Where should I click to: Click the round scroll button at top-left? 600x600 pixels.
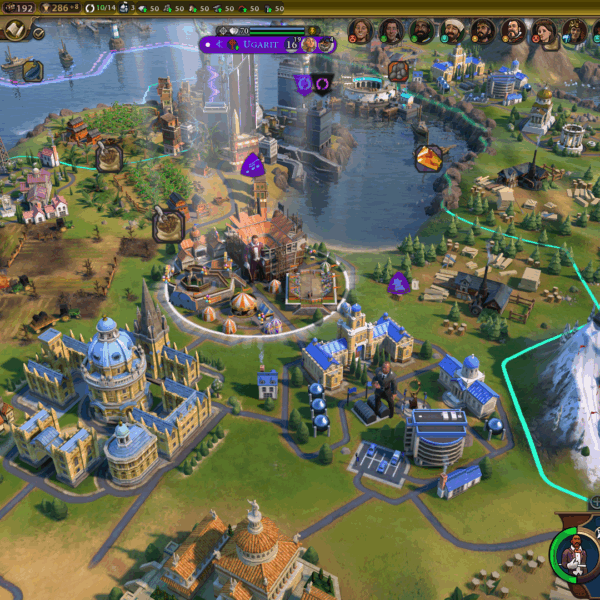[x=15, y=30]
